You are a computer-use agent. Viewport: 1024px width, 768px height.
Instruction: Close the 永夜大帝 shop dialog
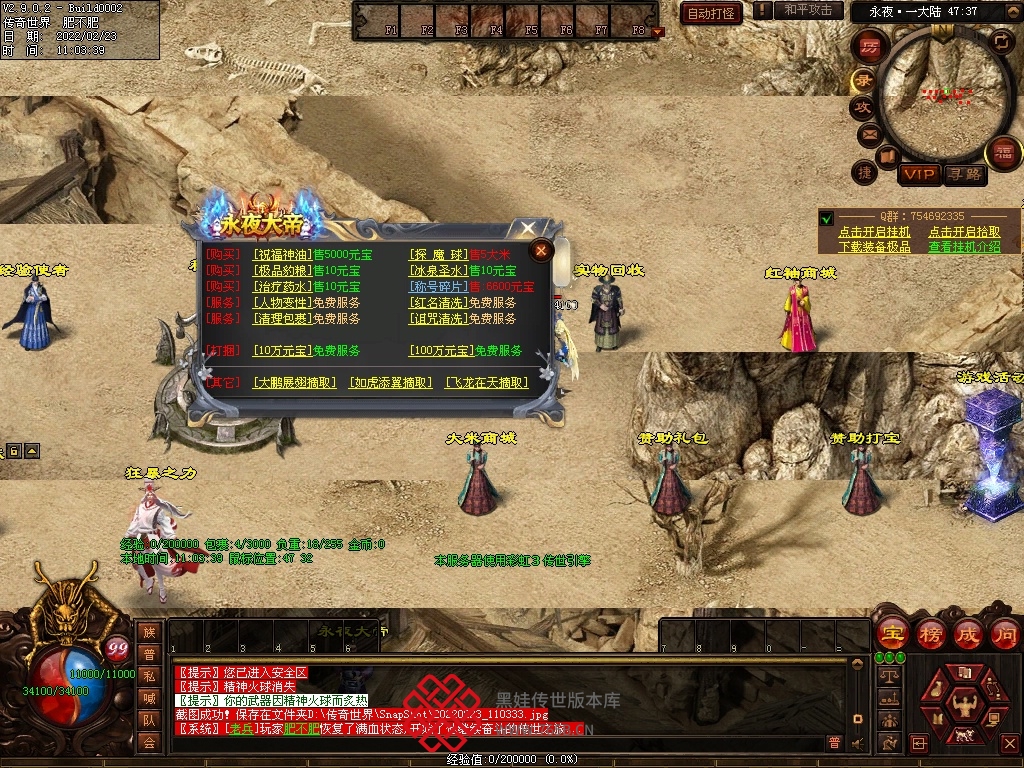tap(541, 250)
